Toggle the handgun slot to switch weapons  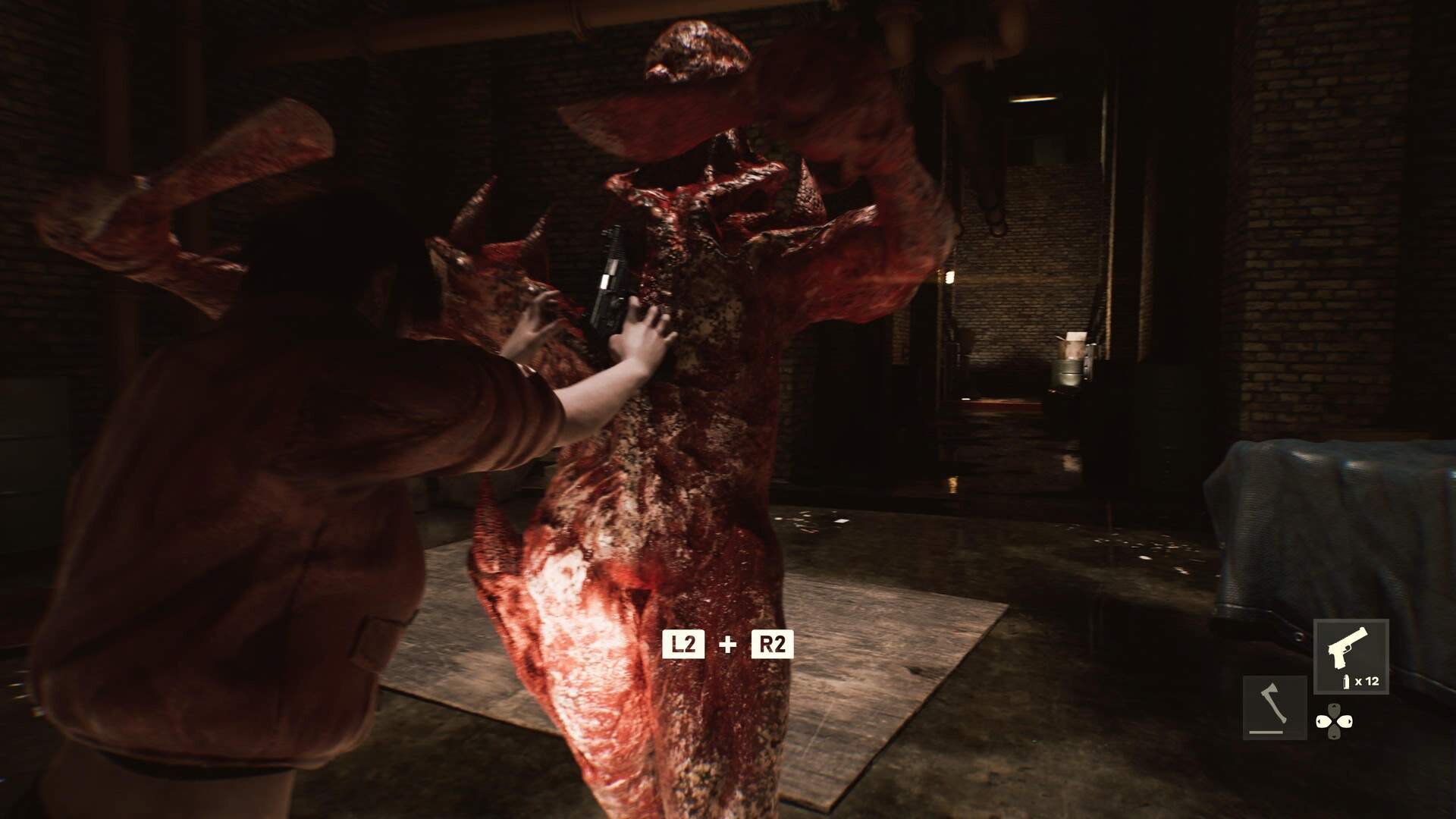click(x=1352, y=655)
